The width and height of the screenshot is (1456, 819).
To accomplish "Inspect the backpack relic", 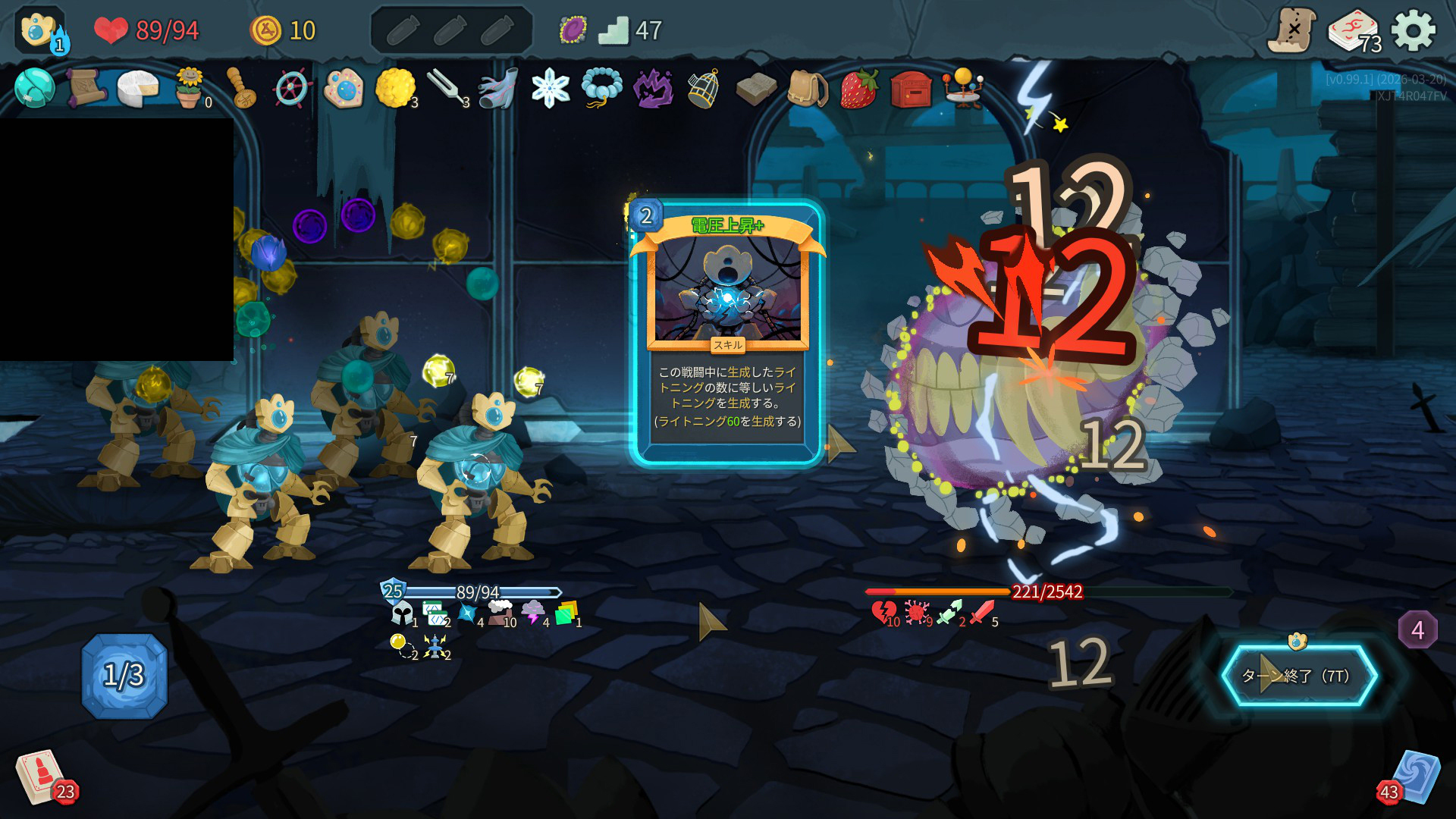I will pos(807,89).
